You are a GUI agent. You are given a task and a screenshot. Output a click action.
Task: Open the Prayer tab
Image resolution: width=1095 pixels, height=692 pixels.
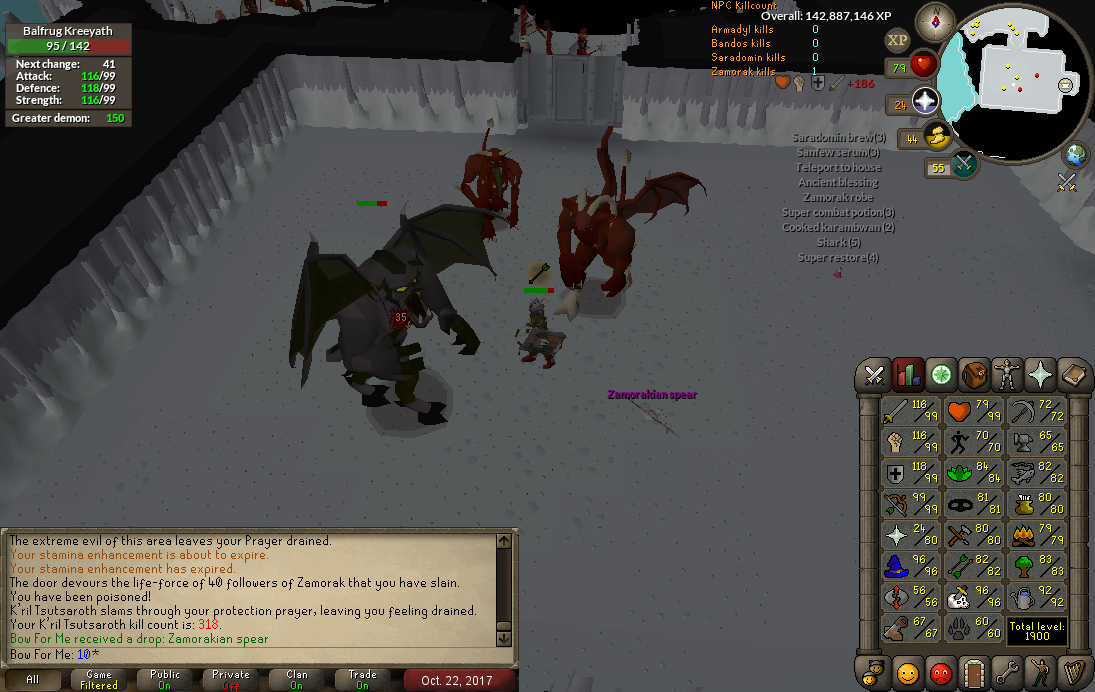[x=1041, y=375]
